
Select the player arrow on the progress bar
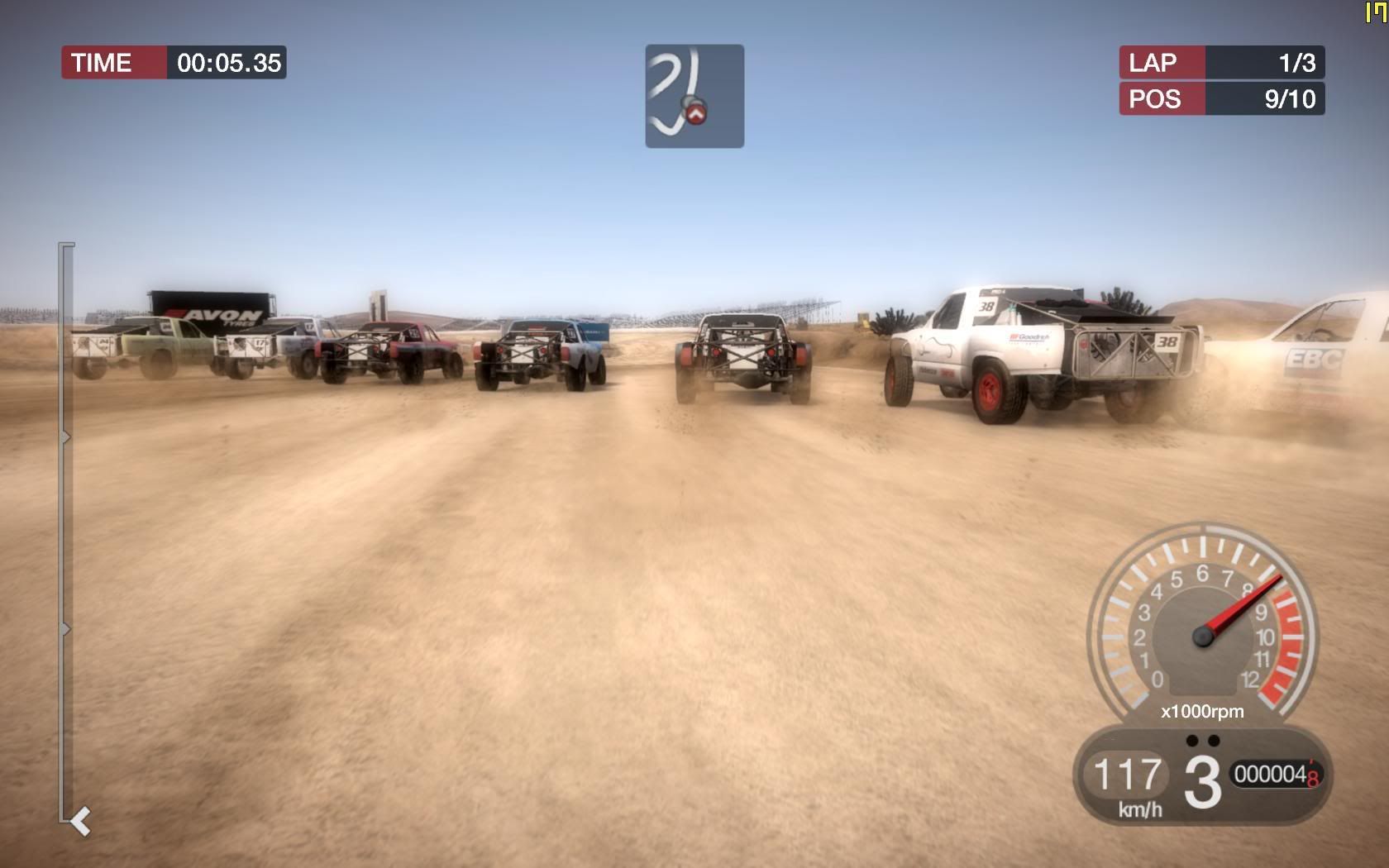[x=80, y=822]
